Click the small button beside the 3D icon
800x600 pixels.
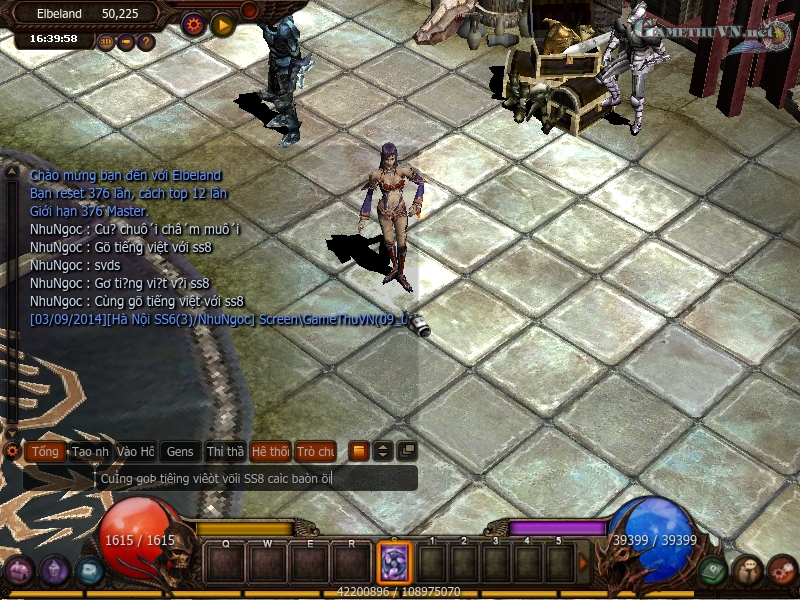(126, 42)
